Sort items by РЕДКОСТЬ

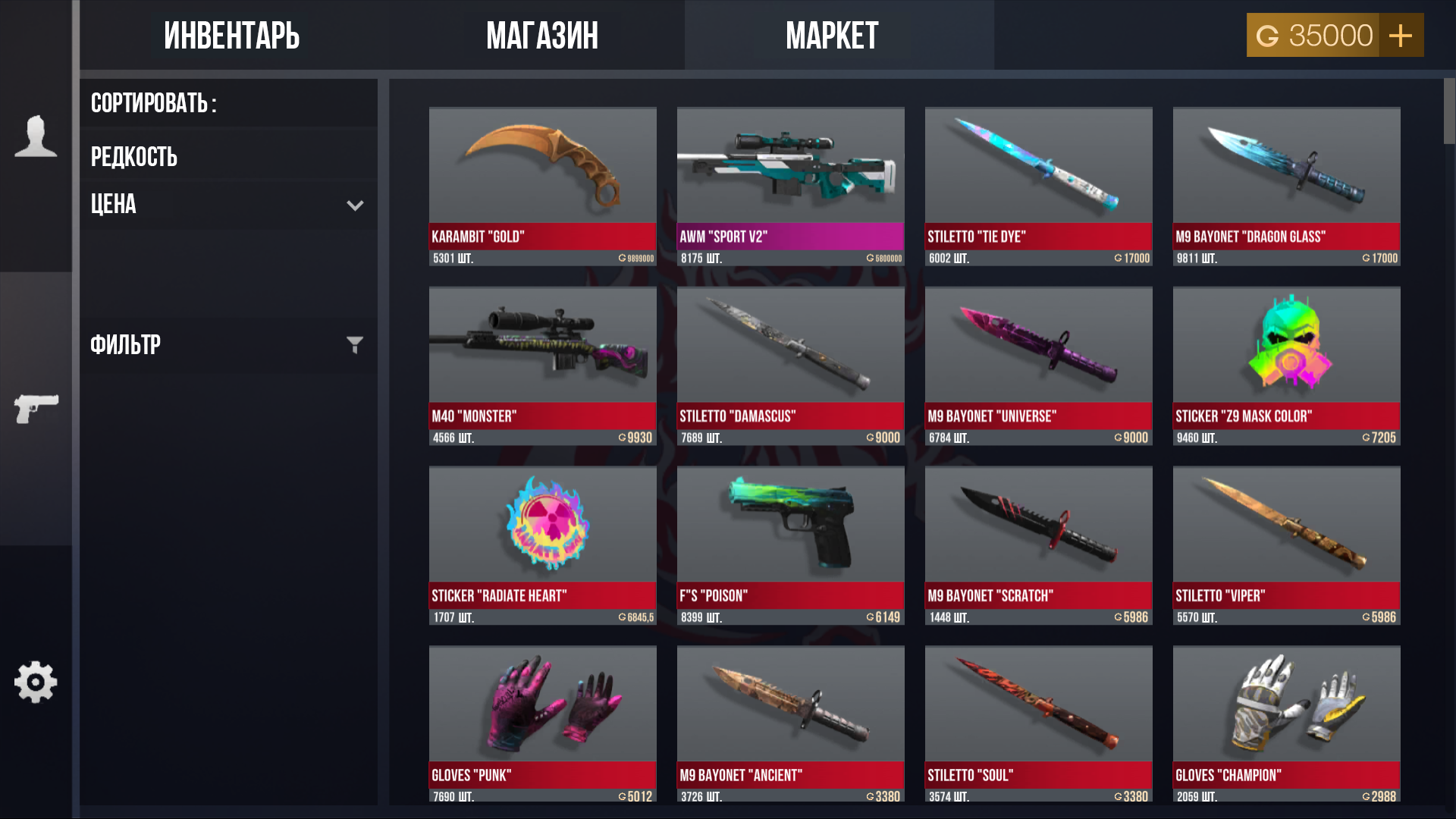coord(134,157)
